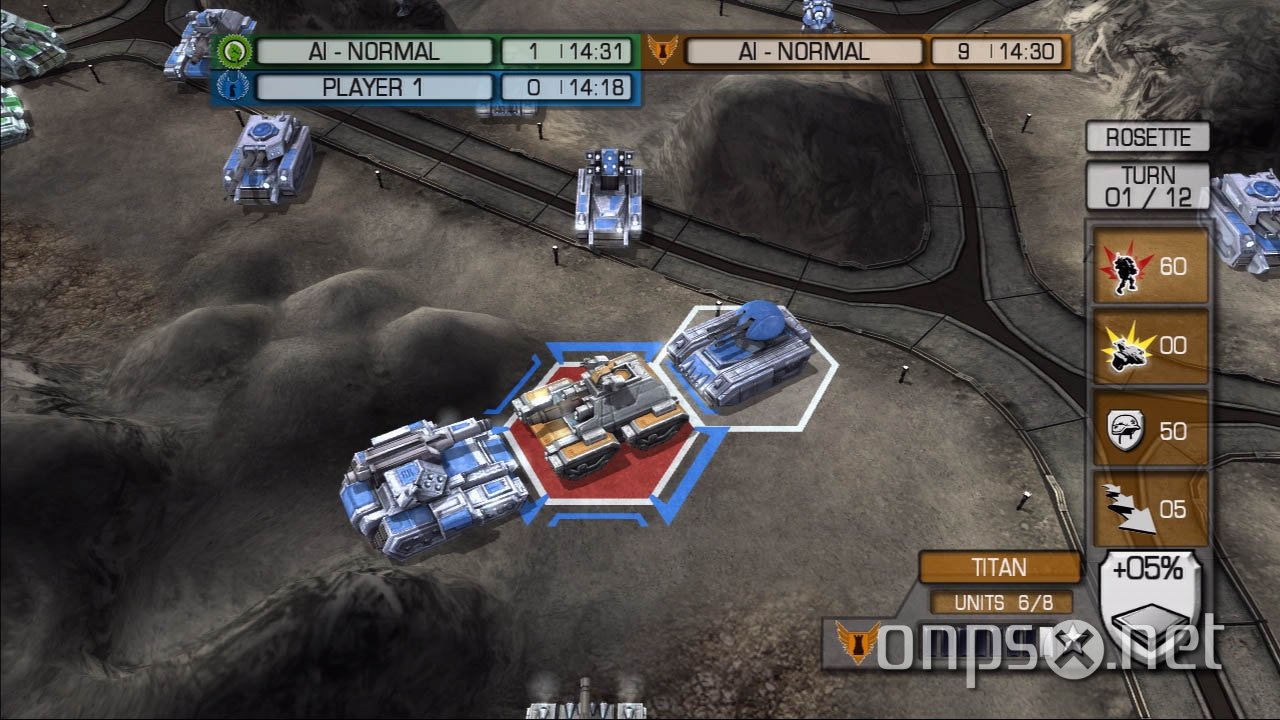Image resolution: width=1280 pixels, height=720 pixels.
Task: Click the UNITS 6/8 counter
Action: [998, 602]
